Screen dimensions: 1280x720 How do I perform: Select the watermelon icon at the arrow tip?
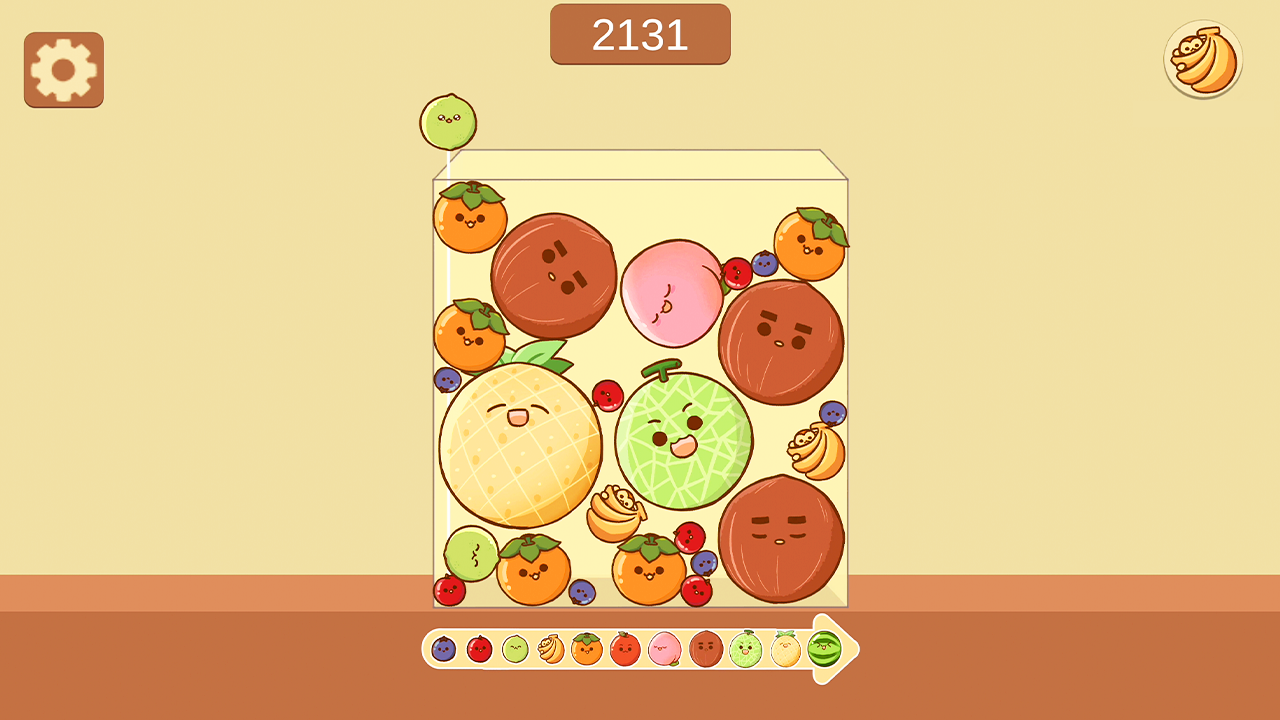click(824, 650)
